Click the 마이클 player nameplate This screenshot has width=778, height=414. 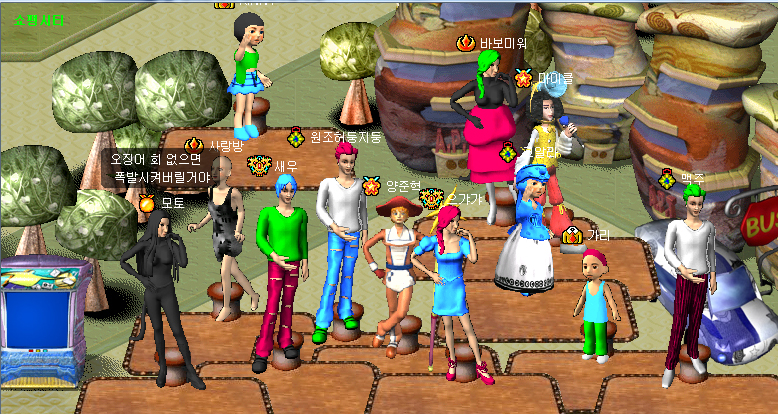click(x=555, y=77)
